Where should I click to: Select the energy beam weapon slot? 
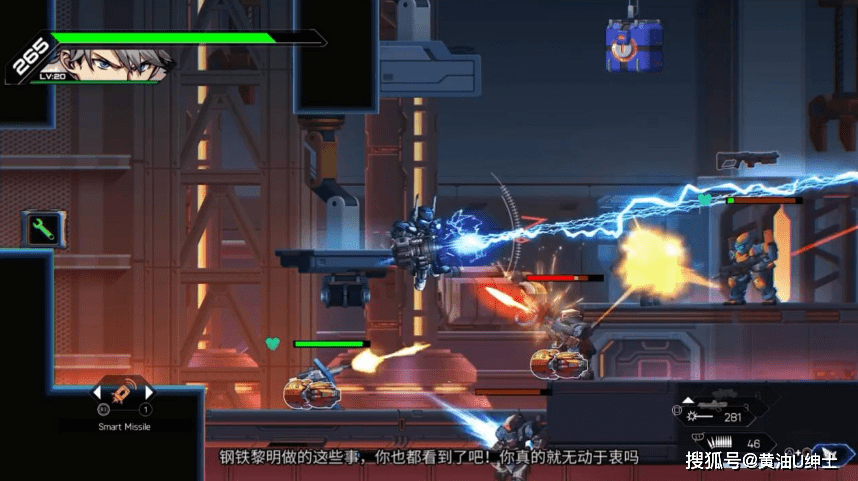(721, 416)
